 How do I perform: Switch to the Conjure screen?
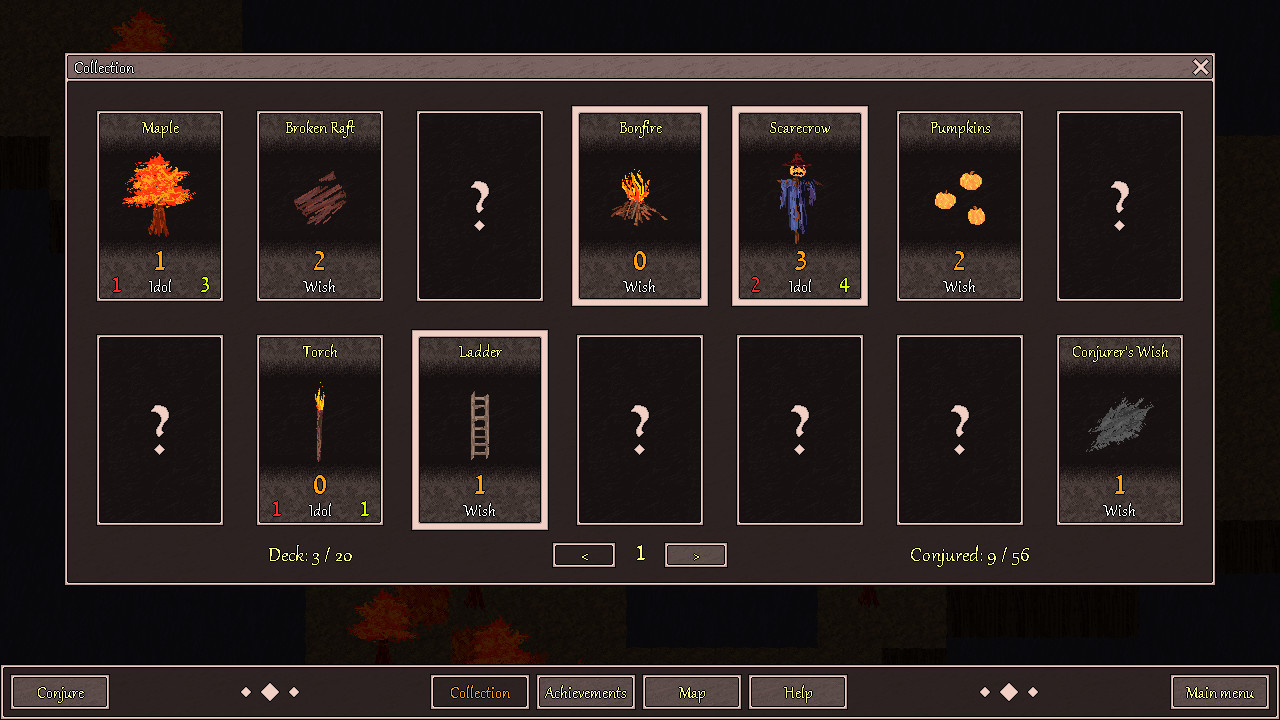tap(59, 691)
